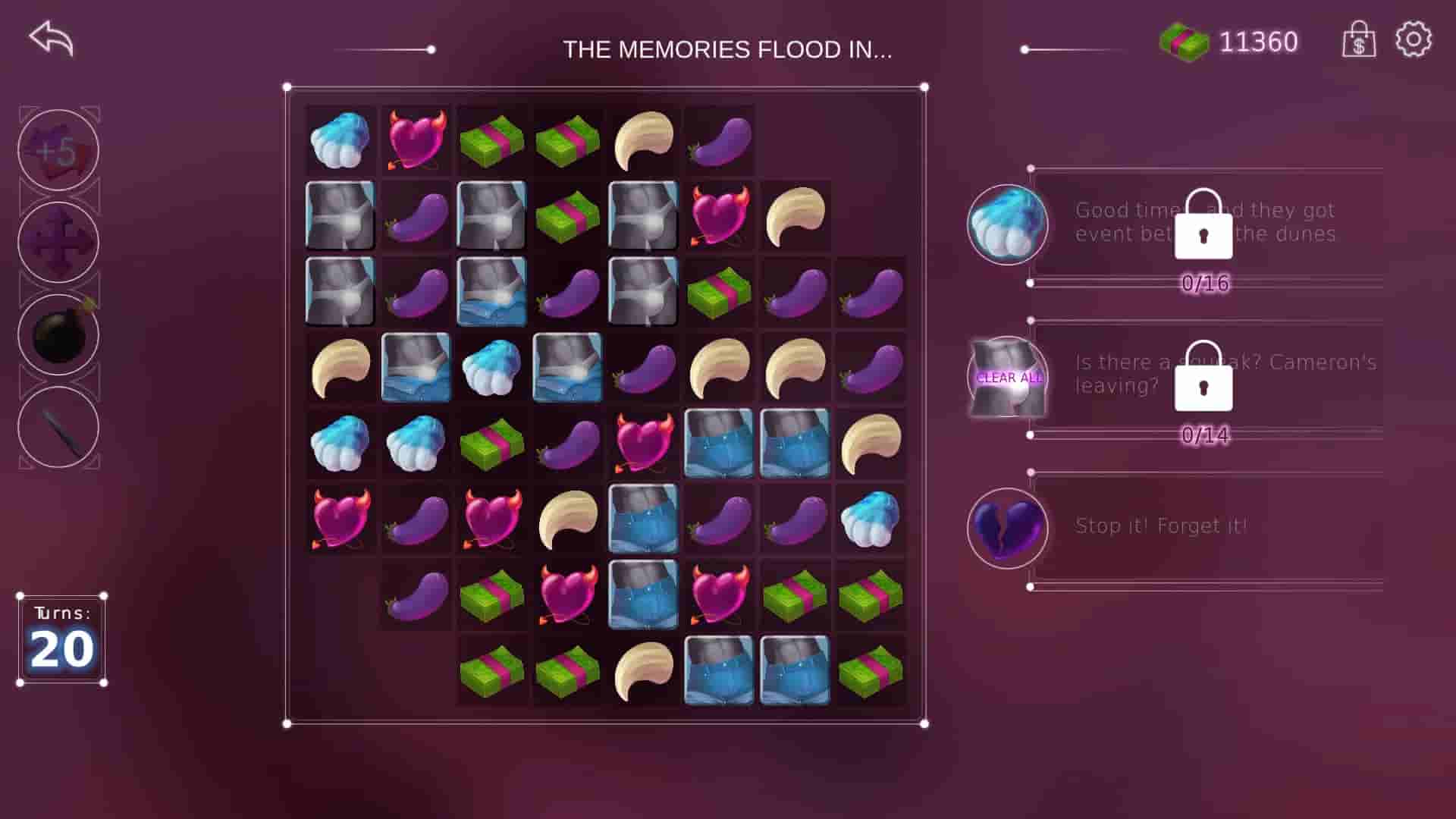This screenshot has height=819, width=1456.
Task: Select the 'Stop it! Forget it!' objective text
Action: click(x=1162, y=525)
